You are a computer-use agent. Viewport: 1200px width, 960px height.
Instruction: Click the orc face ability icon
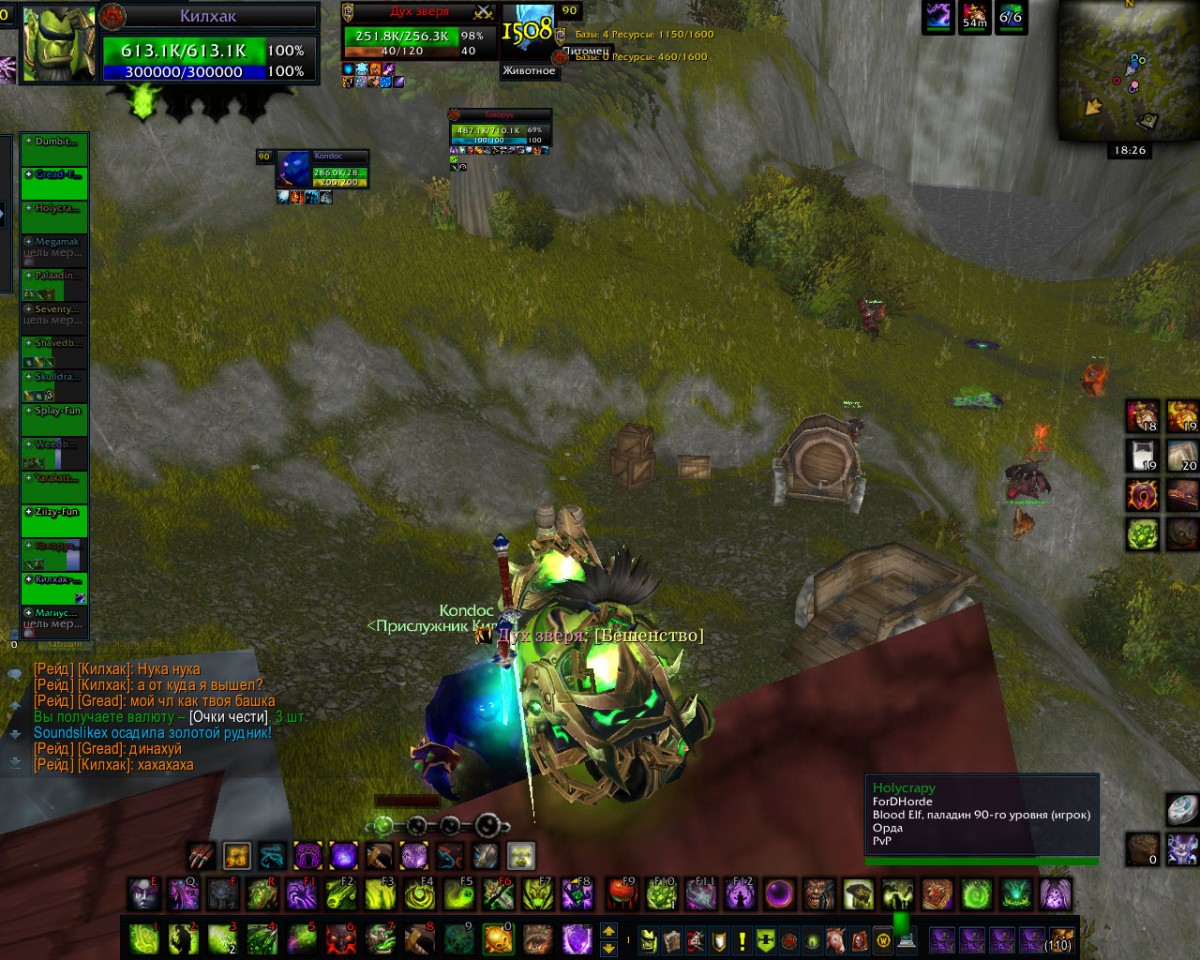pos(818,894)
